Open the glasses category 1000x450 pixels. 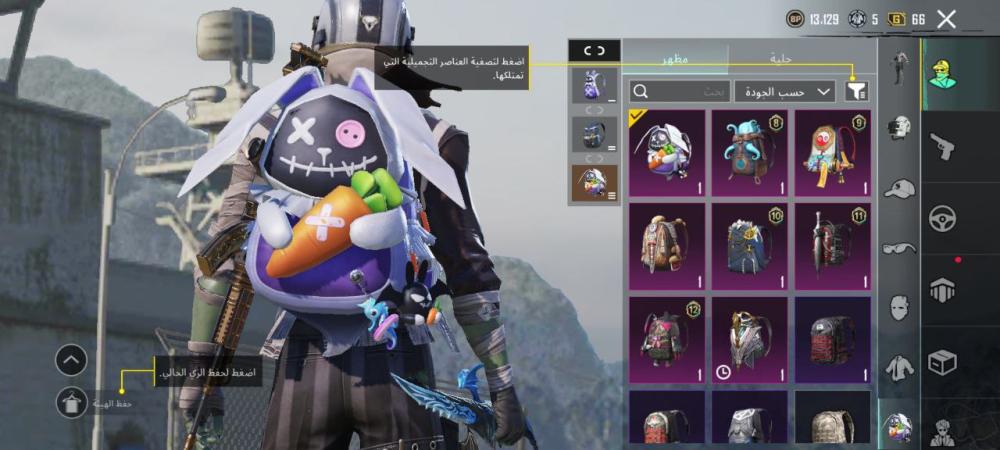900,247
